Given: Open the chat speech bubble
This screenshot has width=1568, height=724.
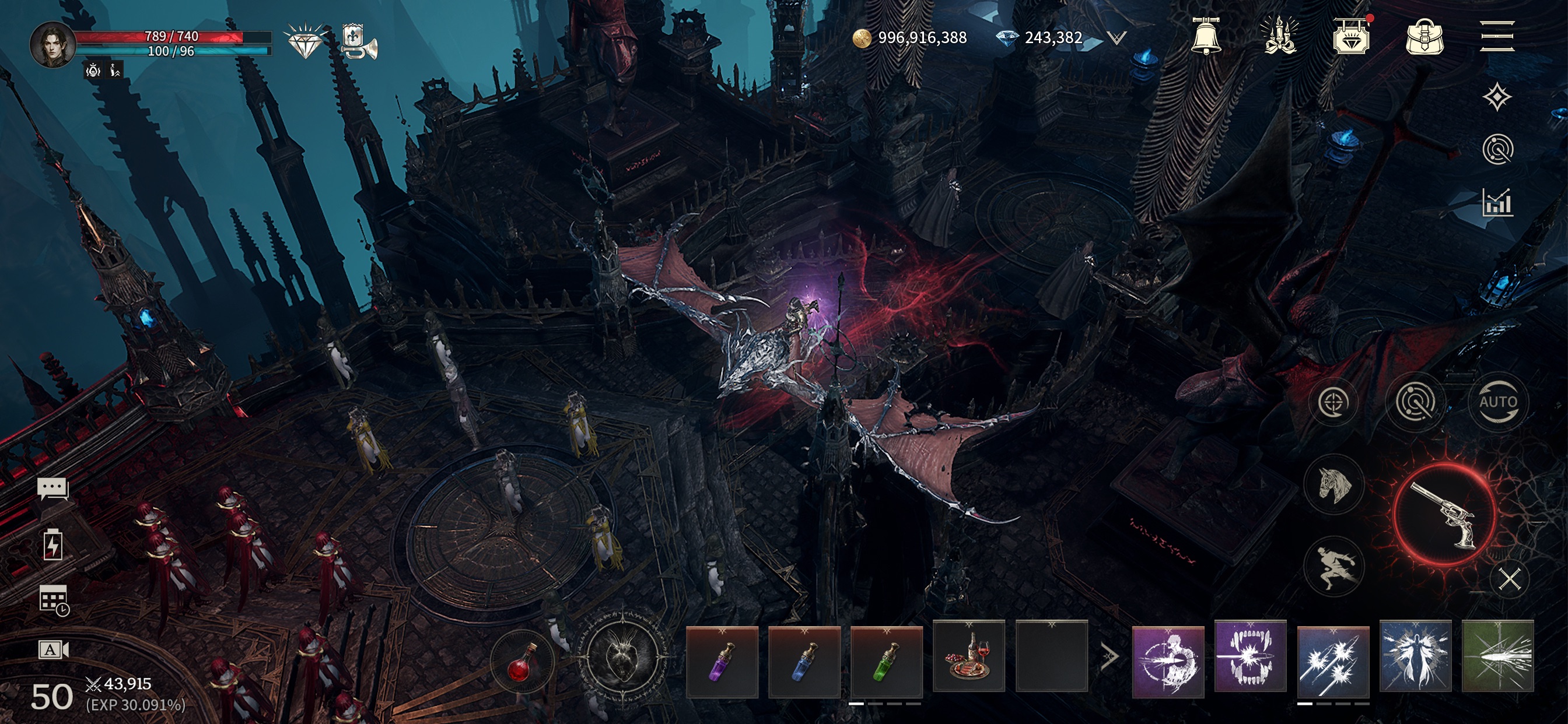Looking at the screenshot, I should tap(53, 488).
